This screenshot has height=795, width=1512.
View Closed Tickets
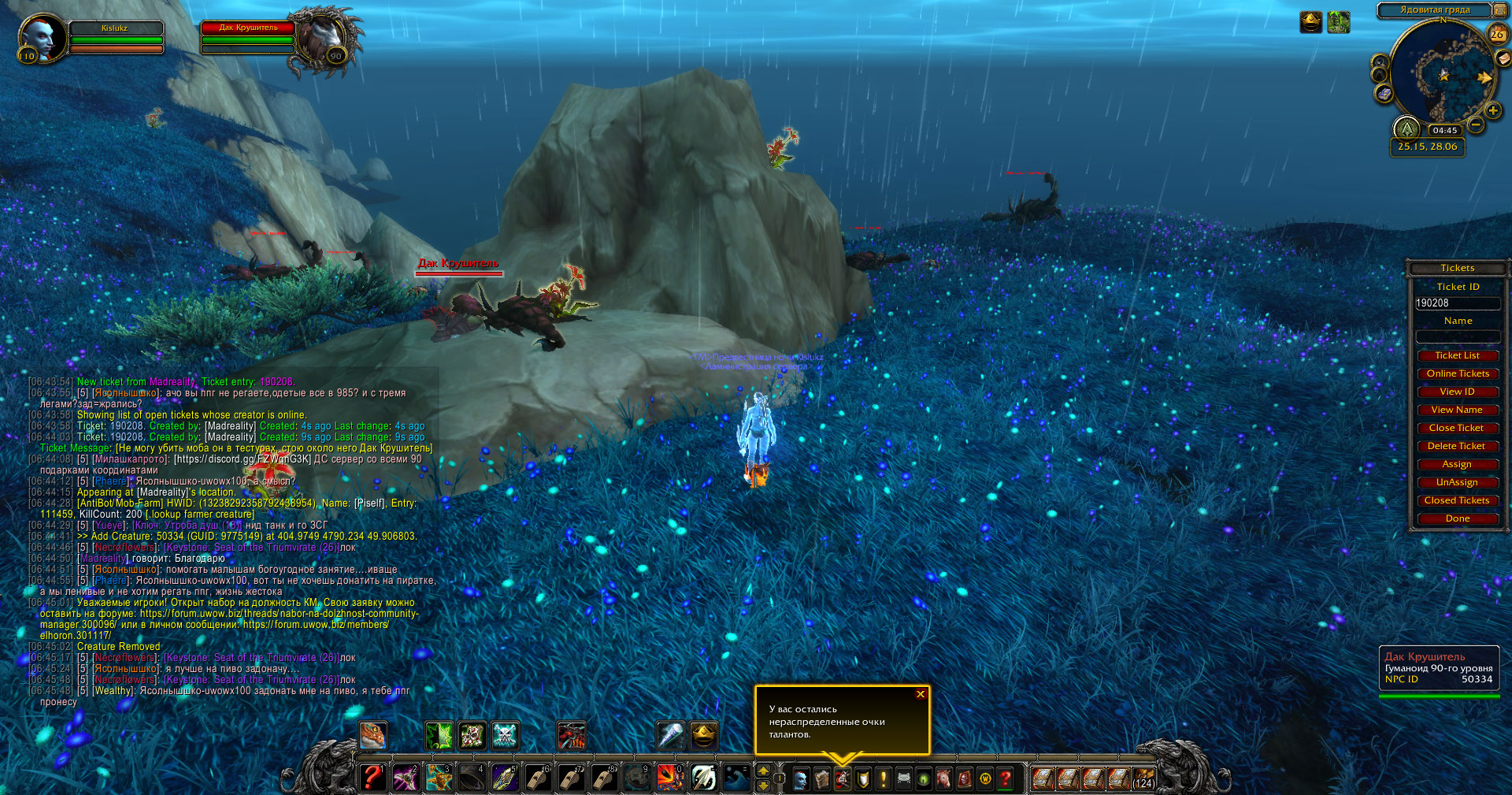1457,500
